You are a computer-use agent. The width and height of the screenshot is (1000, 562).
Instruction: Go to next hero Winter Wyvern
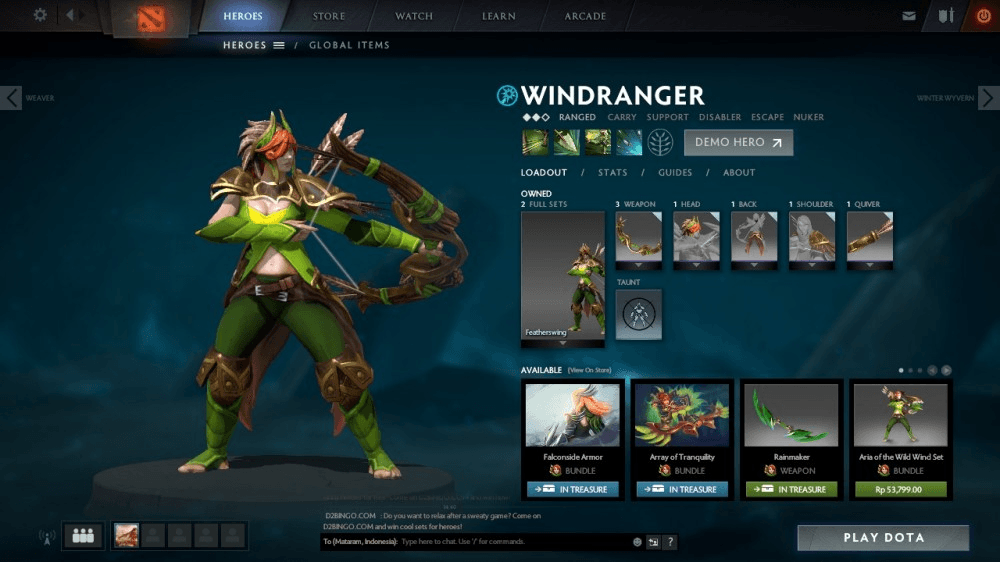(987, 98)
